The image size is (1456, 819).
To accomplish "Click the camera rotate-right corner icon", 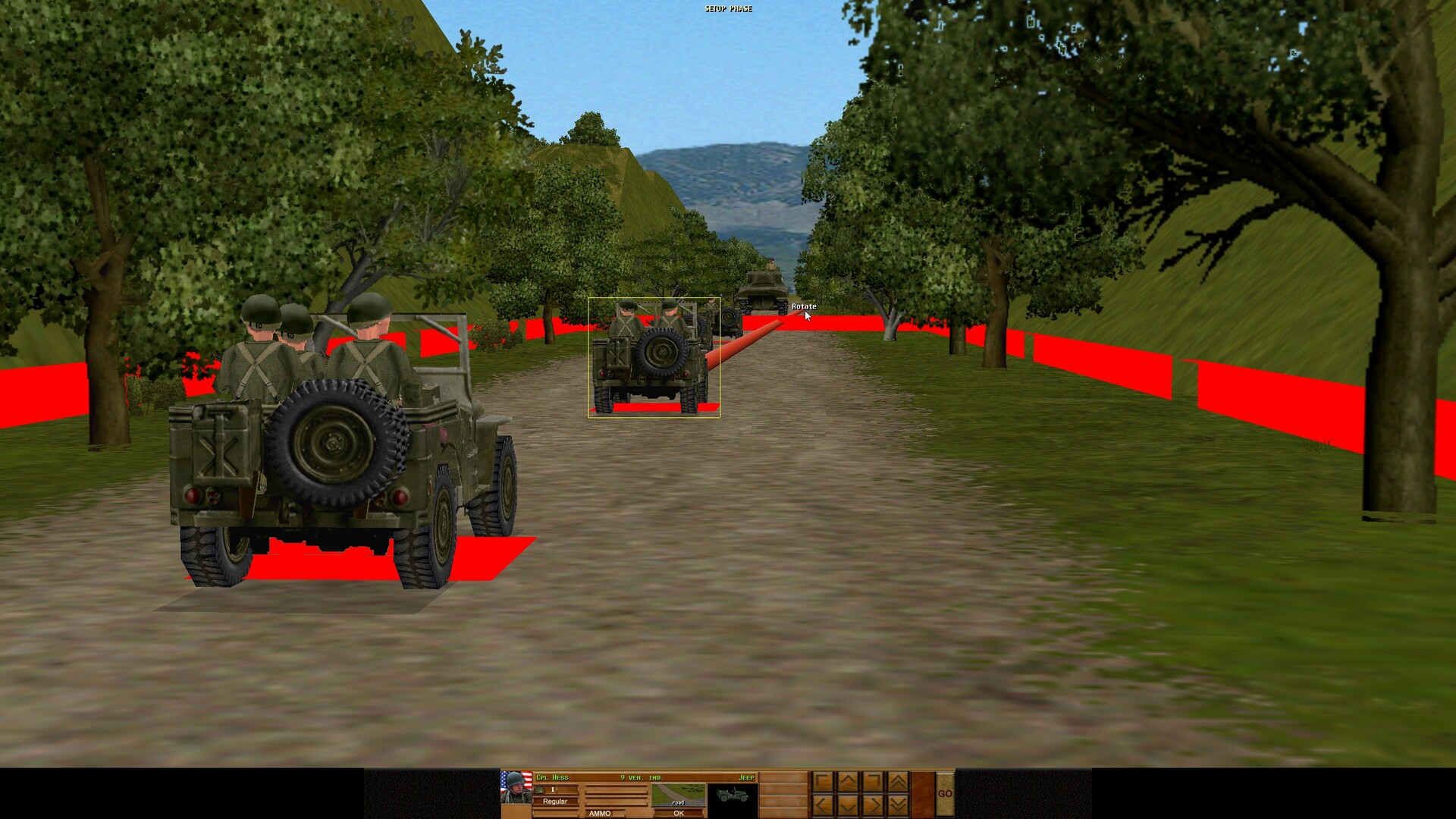I will coord(874,781).
